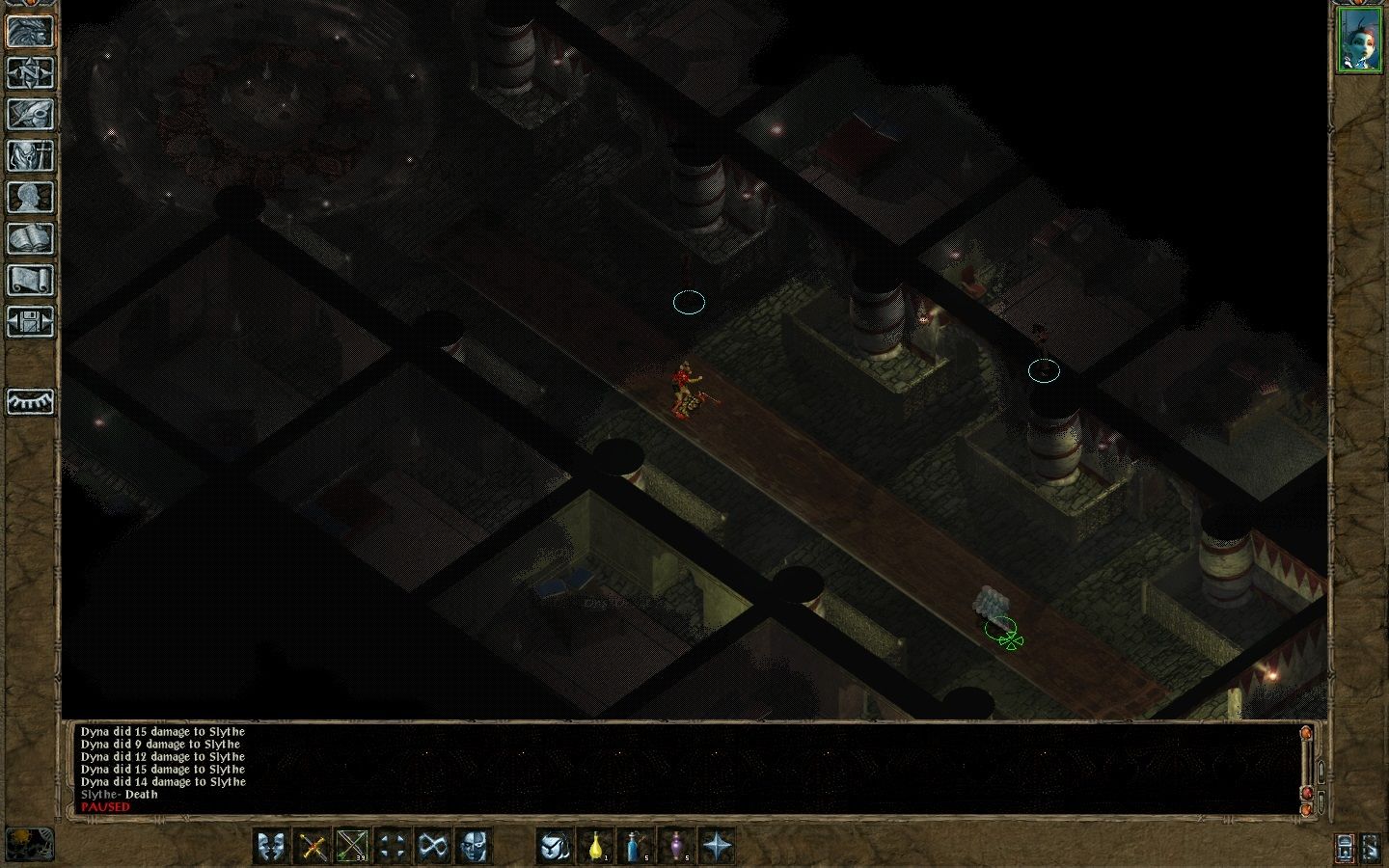The width and height of the screenshot is (1389, 868).
Task: Click the rest eye button
Action: click(30, 401)
